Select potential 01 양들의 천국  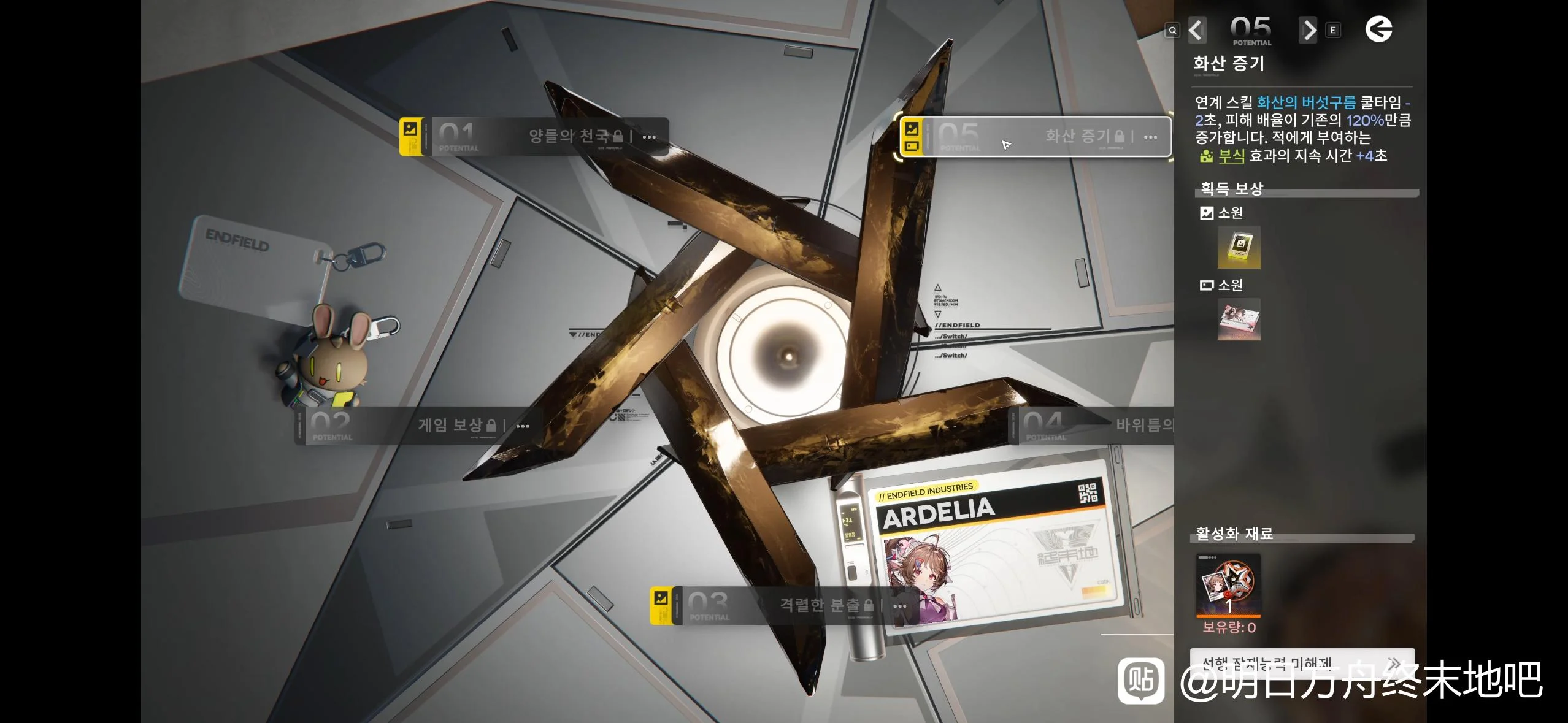[x=534, y=136]
